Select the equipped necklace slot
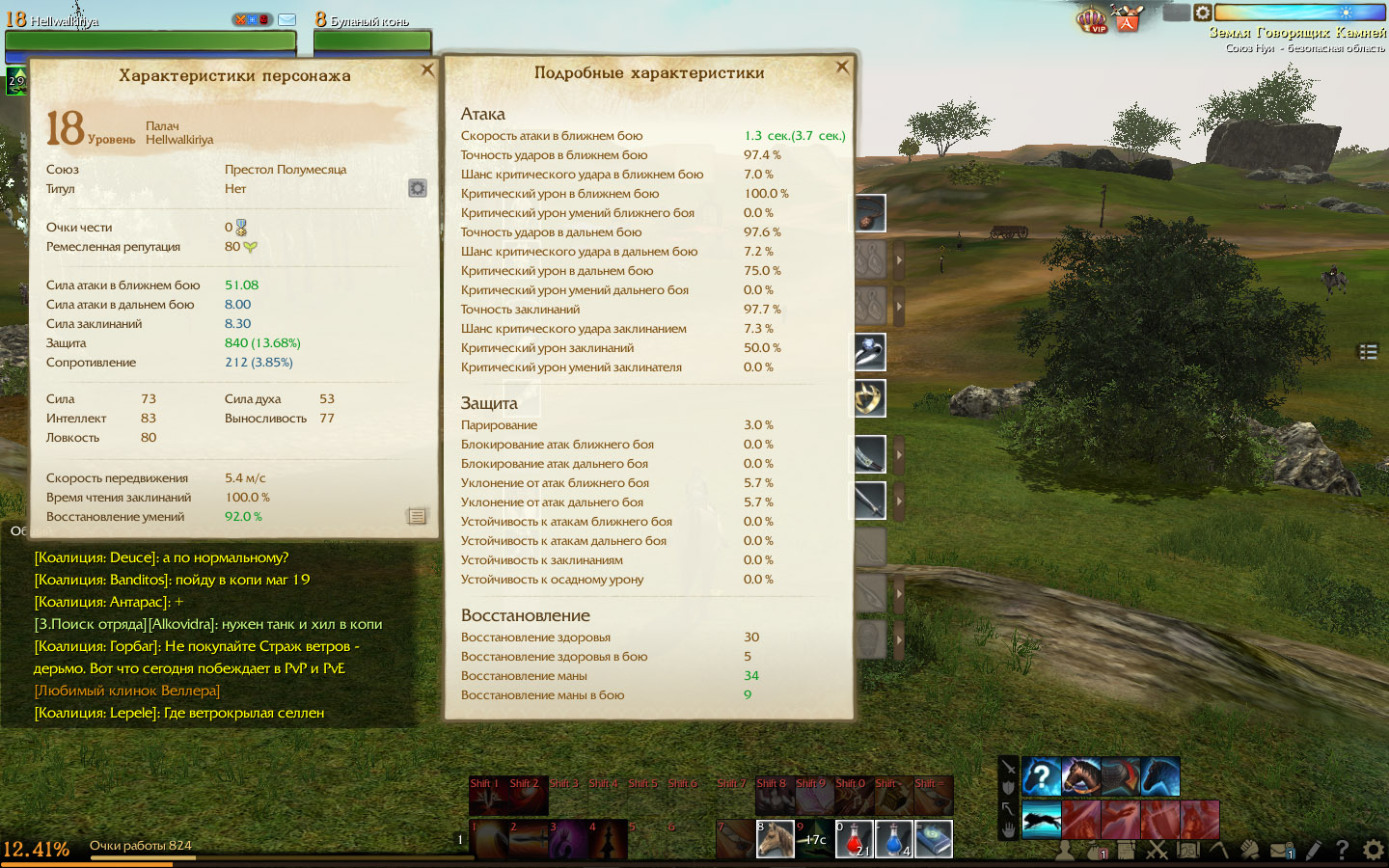 [869, 213]
